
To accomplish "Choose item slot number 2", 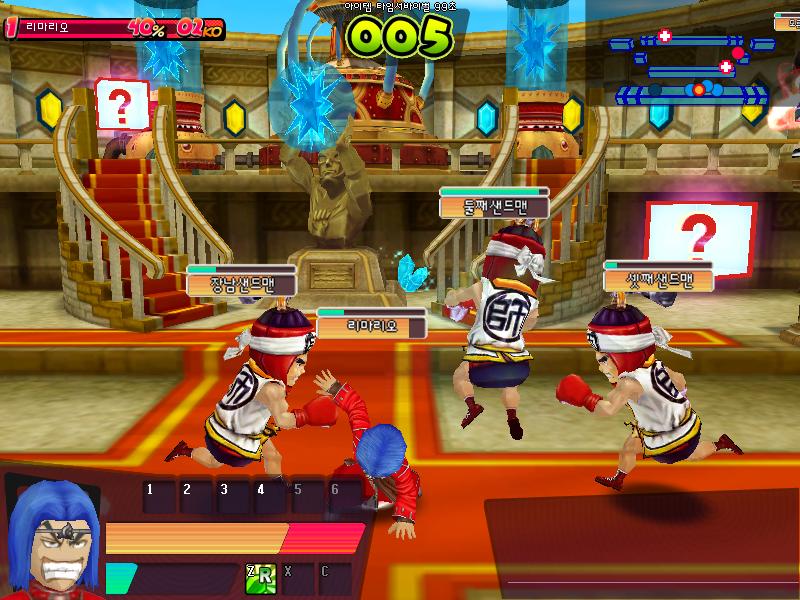I will [x=196, y=496].
